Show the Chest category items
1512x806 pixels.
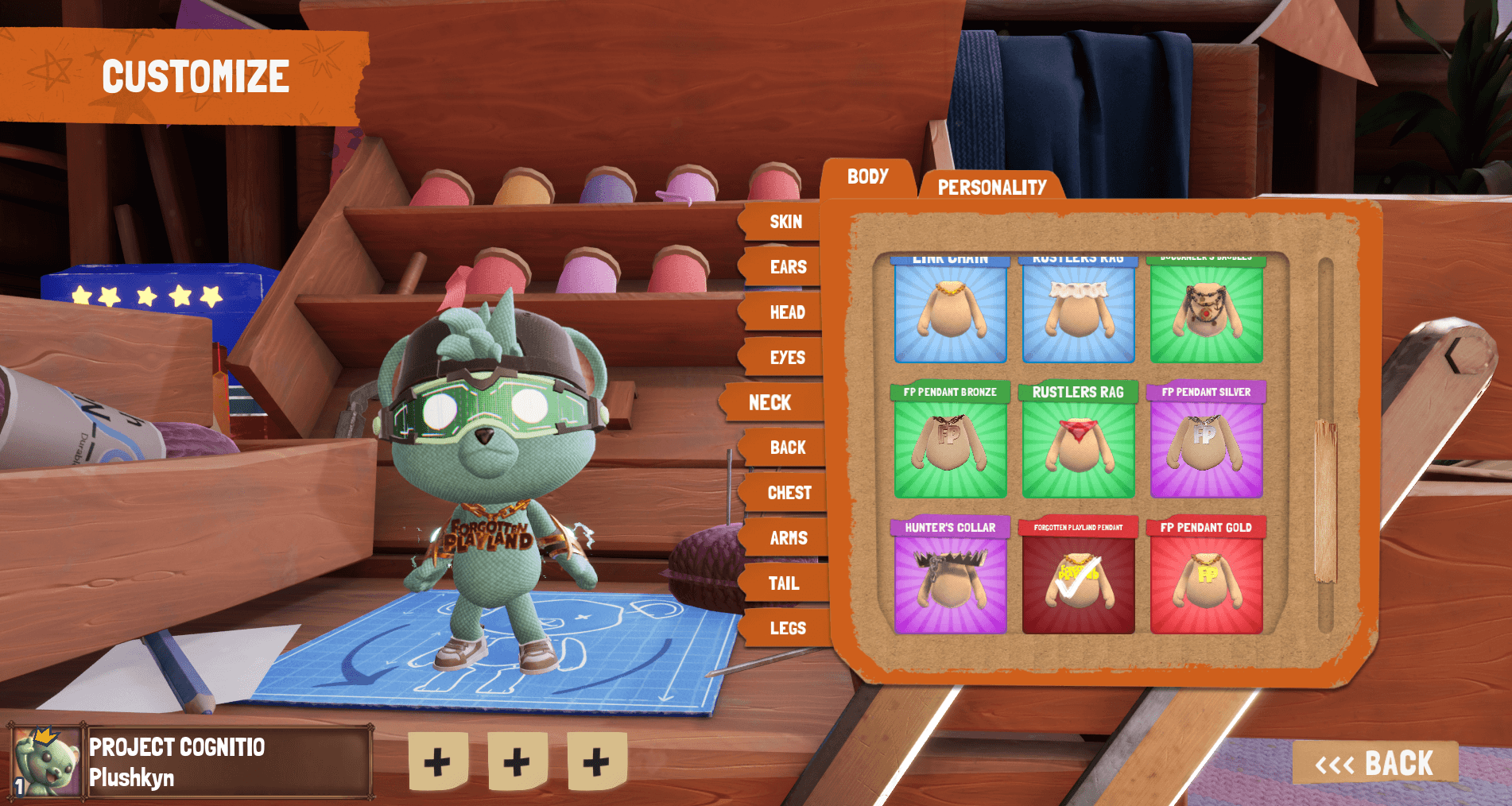pyautogui.click(x=789, y=493)
